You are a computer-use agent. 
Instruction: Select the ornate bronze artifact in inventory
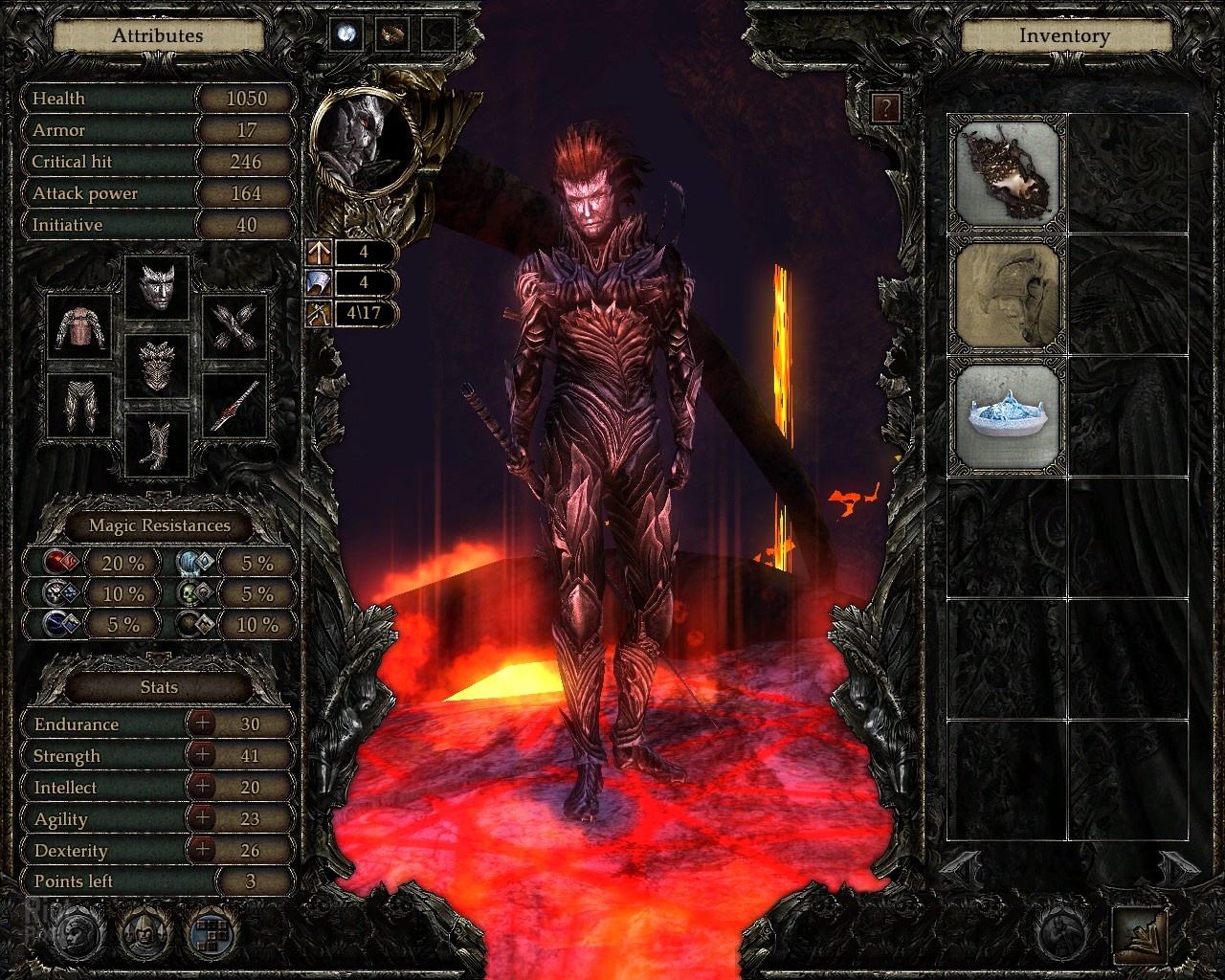pos(1008,174)
